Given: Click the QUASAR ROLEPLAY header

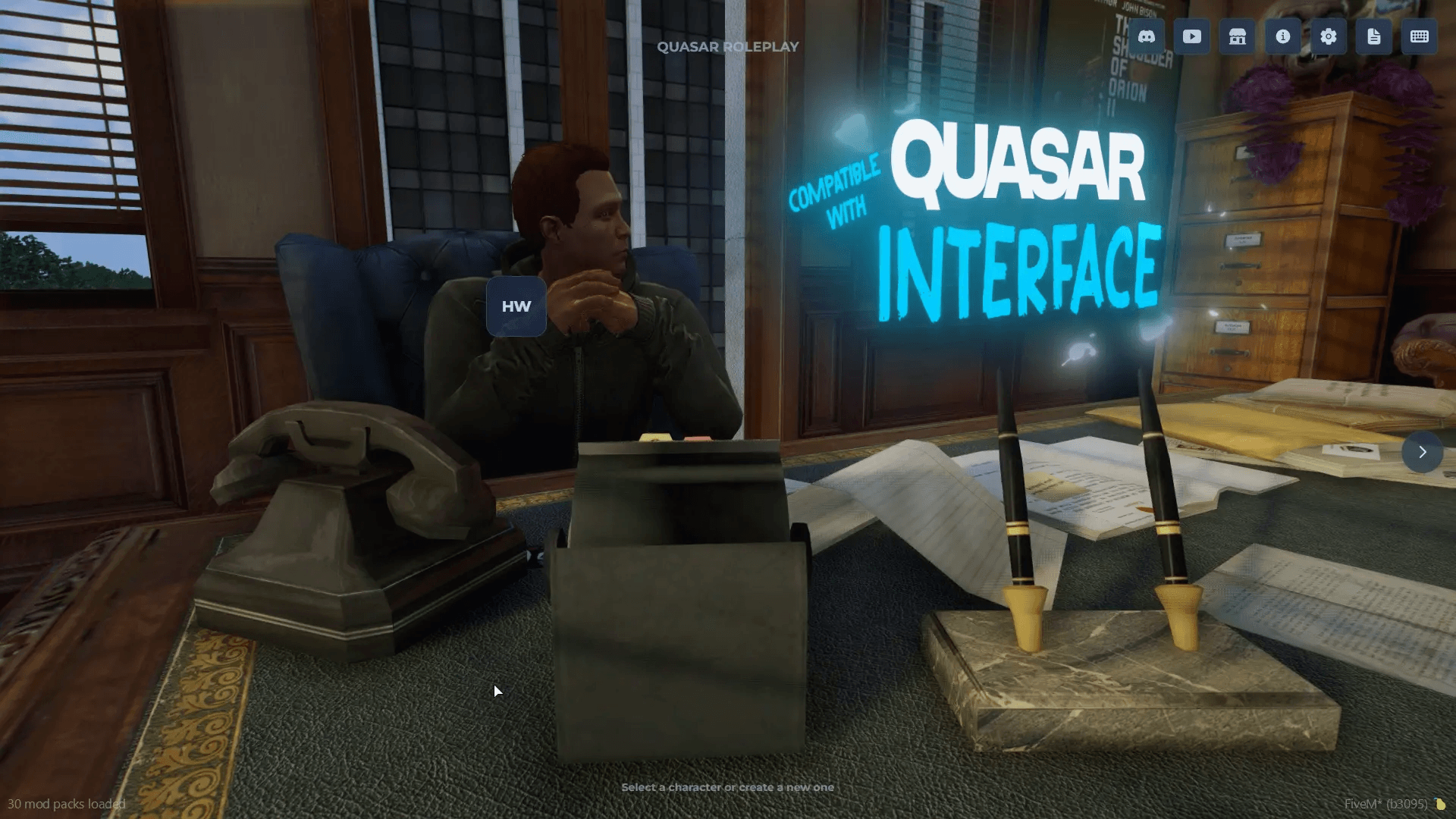Looking at the screenshot, I should [727, 46].
